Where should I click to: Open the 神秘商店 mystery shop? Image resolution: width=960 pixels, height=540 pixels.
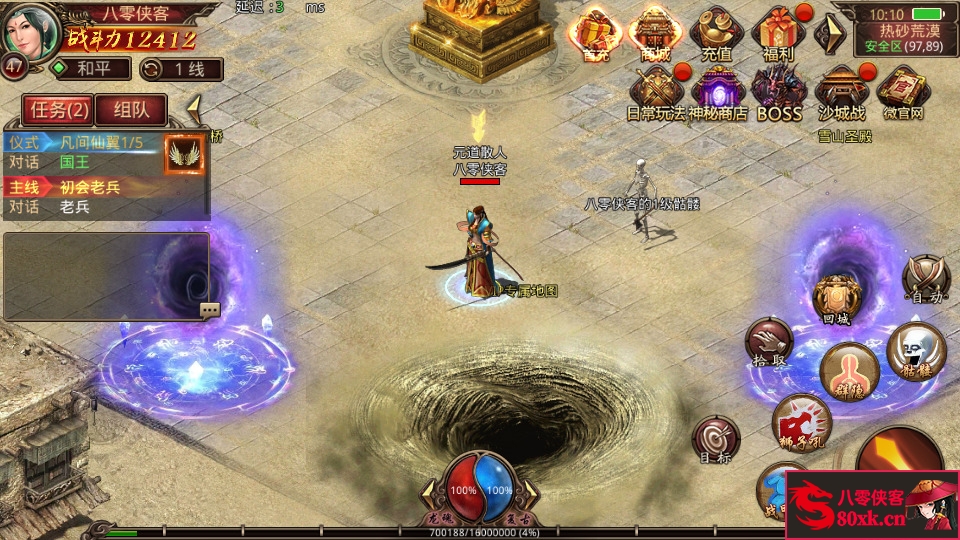pyautogui.click(x=717, y=92)
